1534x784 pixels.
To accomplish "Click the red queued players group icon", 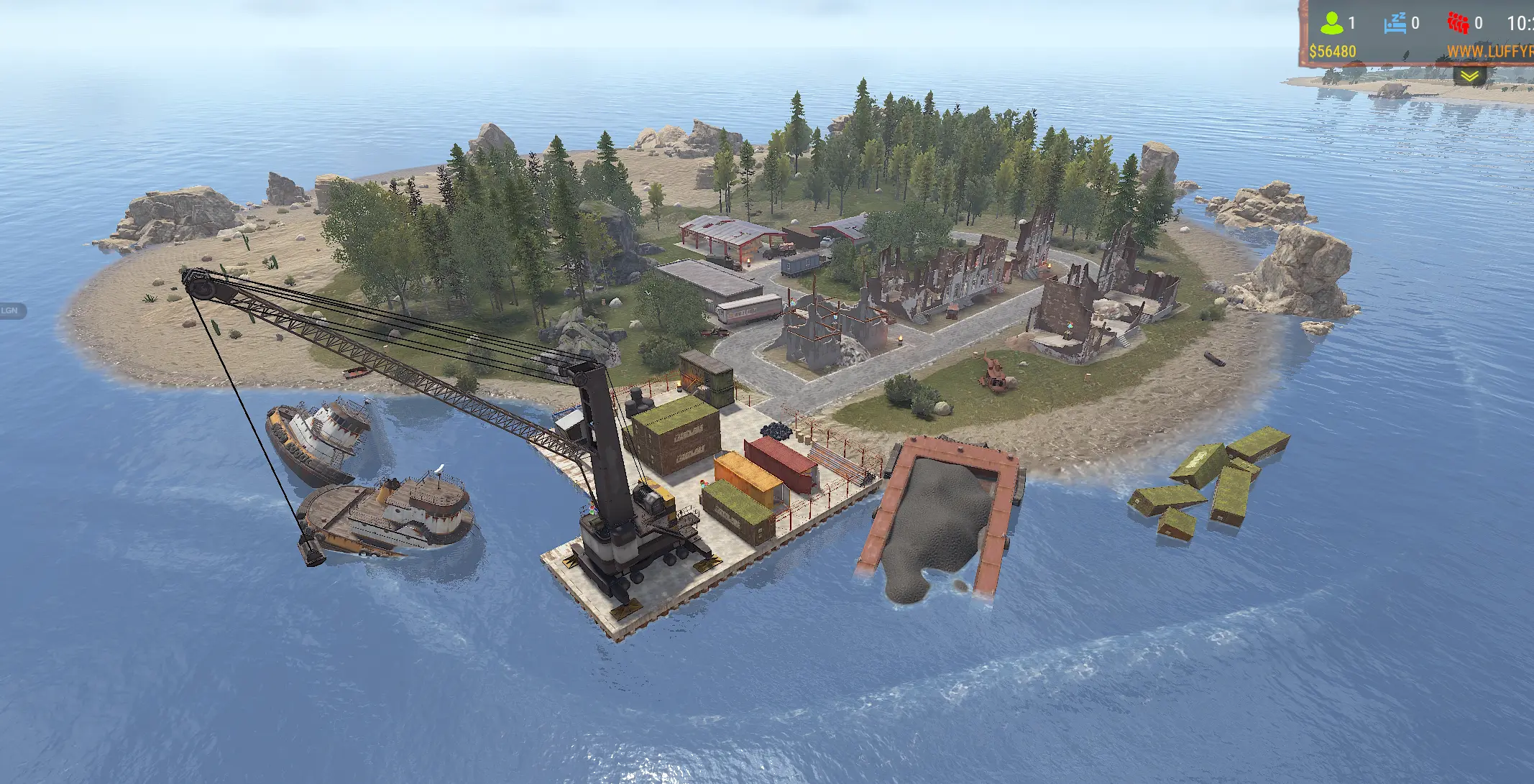I will (1458, 23).
